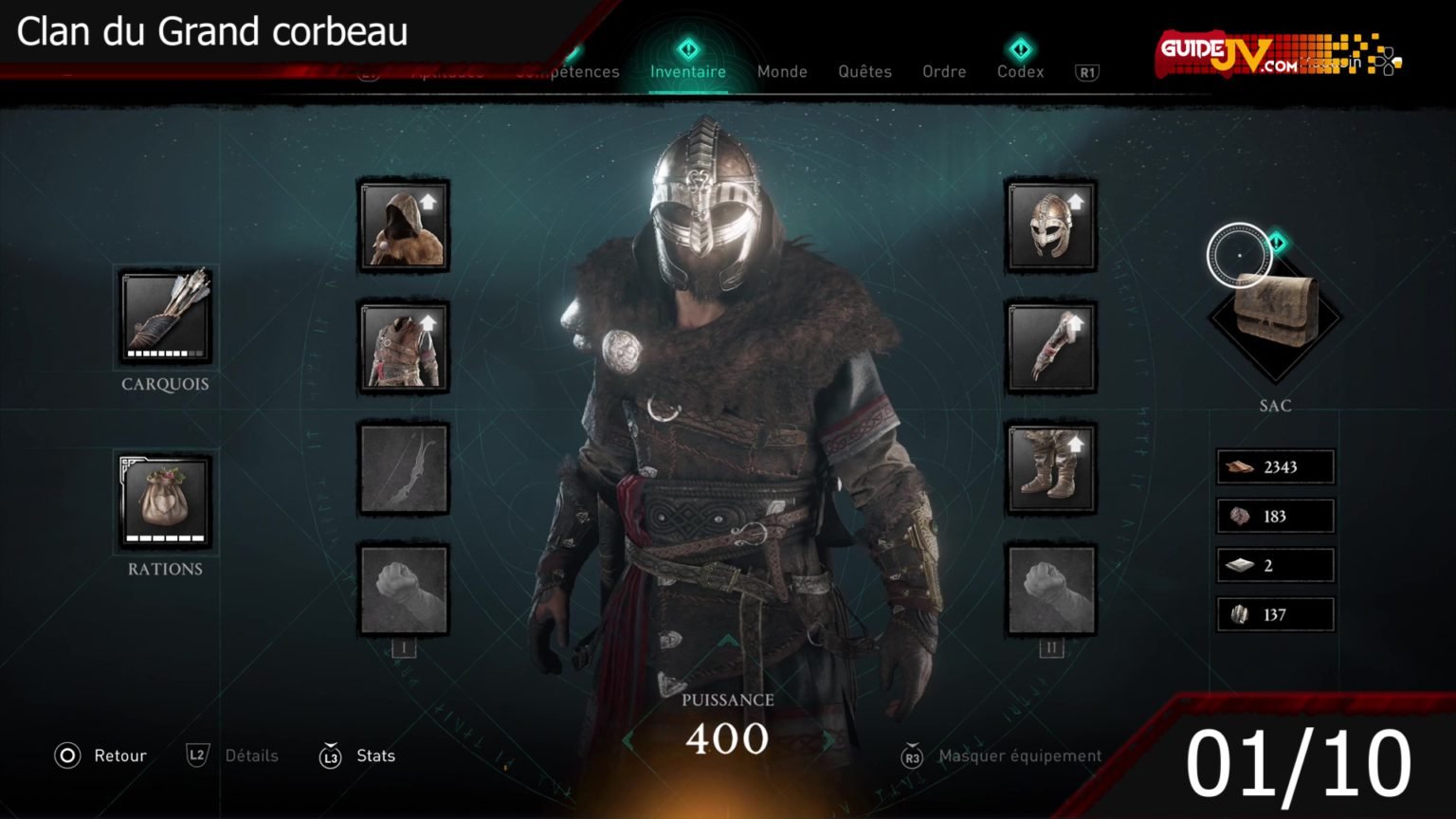Go to the Quêtes tab

click(x=864, y=71)
